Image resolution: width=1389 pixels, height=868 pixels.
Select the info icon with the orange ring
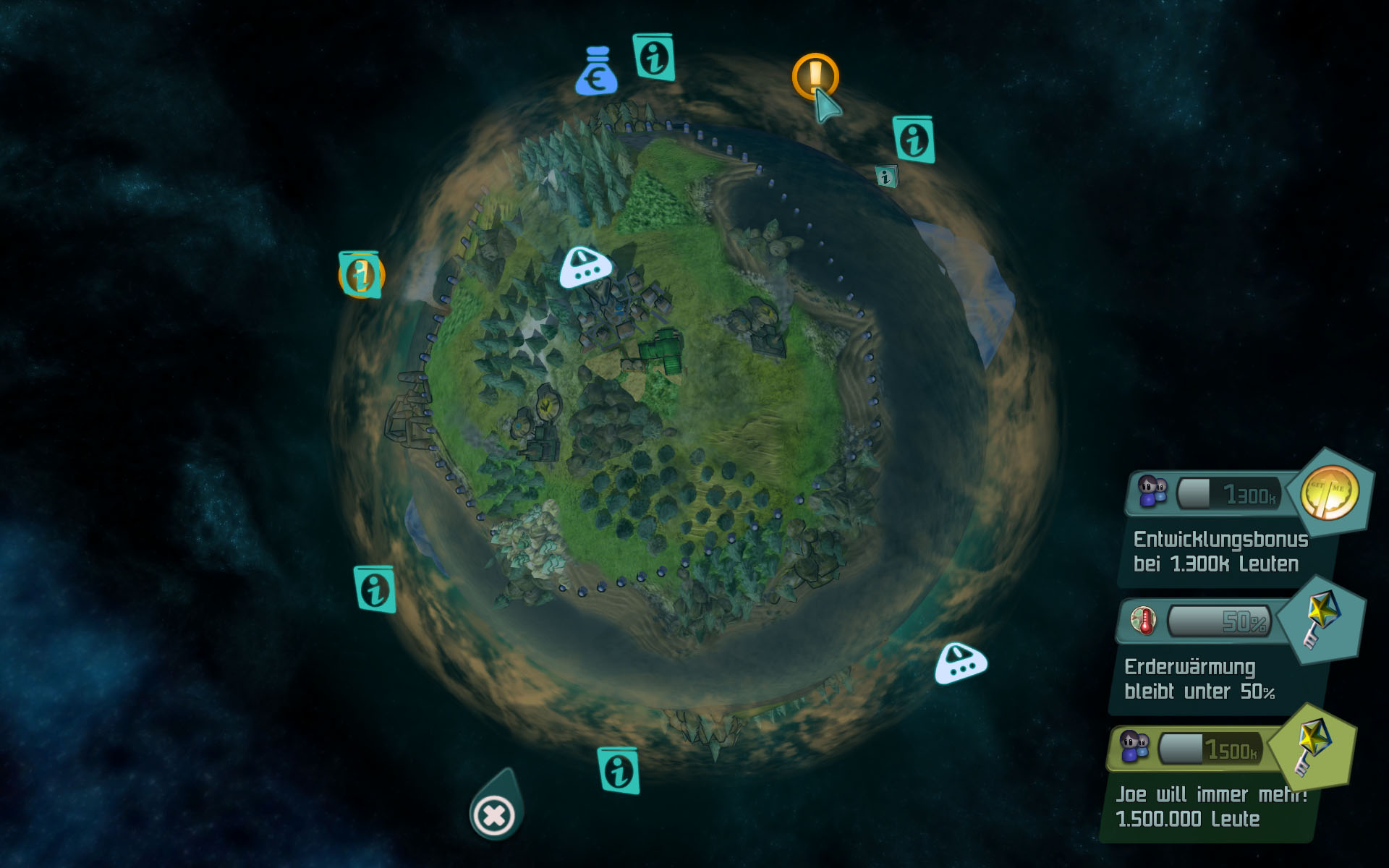pos(360,275)
